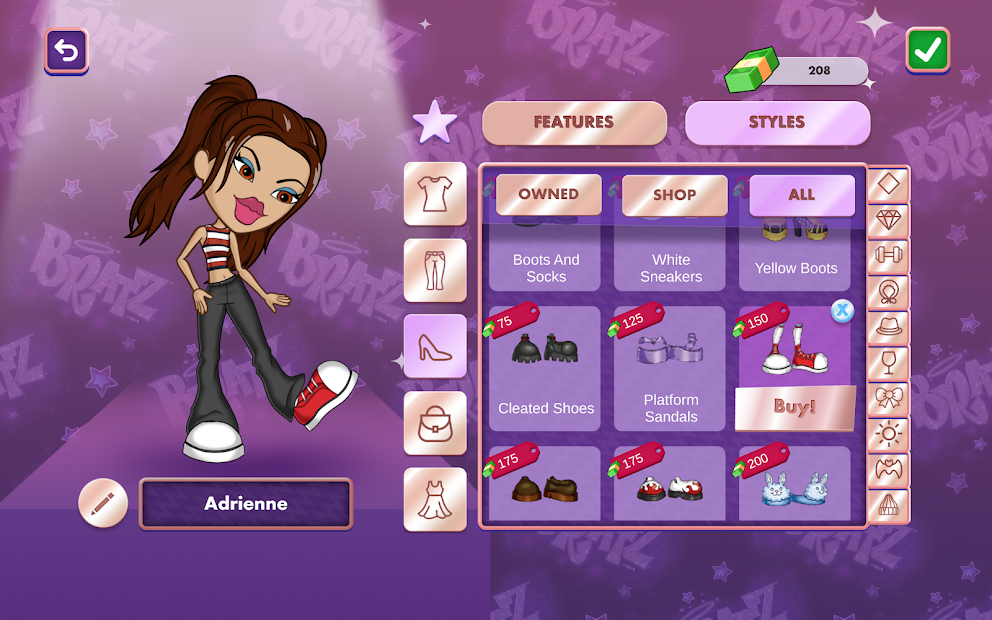Pick the Yellow Boots item

tap(796, 255)
